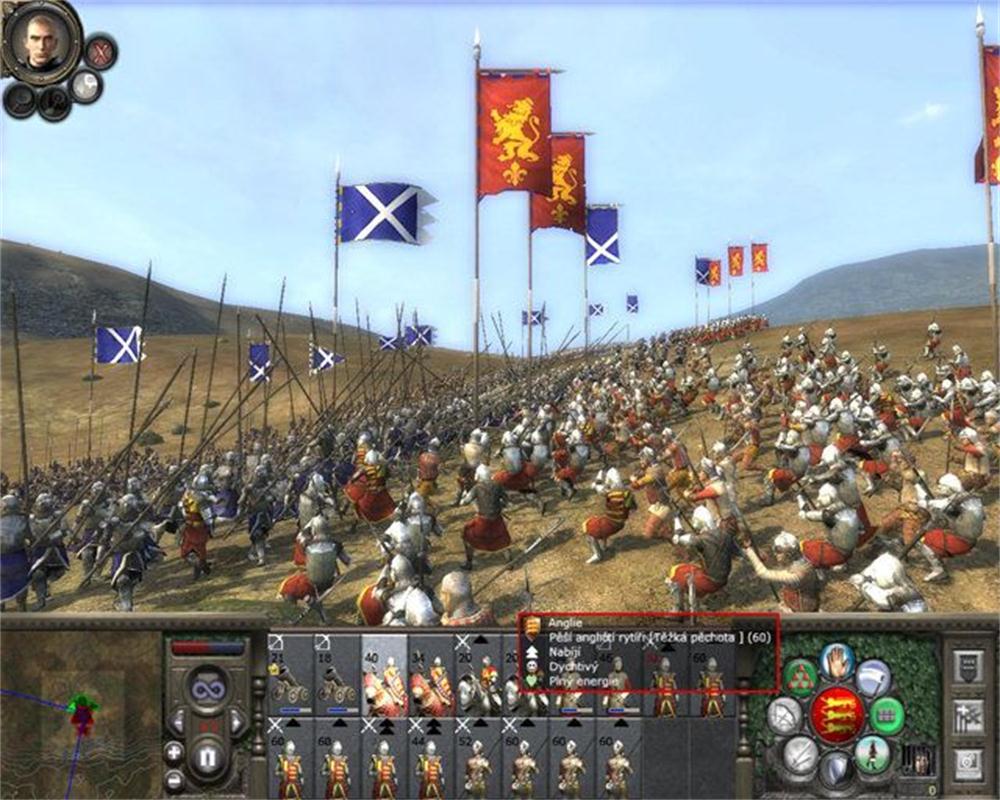Zoom in the minimap with the plus button
Image resolution: width=1000 pixels, height=800 pixels.
coord(174,752)
